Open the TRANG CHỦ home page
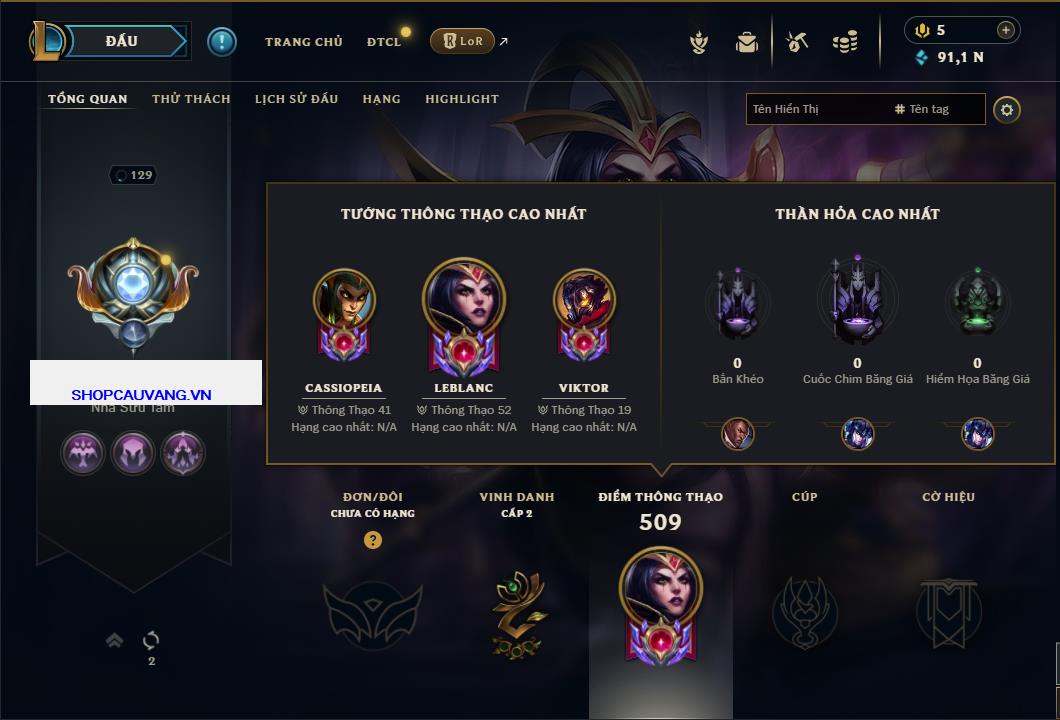Image resolution: width=1060 pixels, height=720 pixels. (x=303, y=42)
